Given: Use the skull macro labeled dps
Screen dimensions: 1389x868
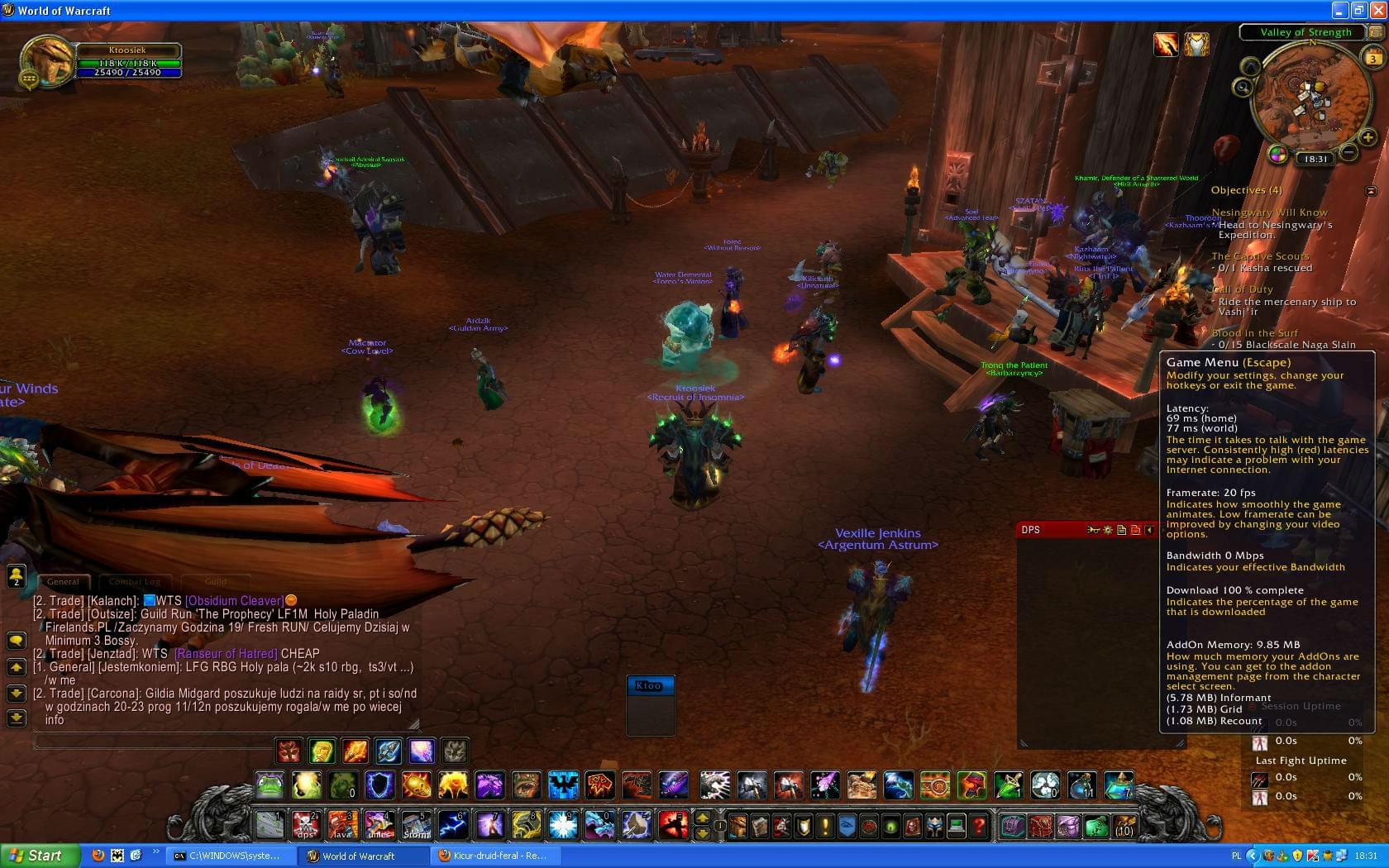Looking at the screenshot, I should click(305, 824).
